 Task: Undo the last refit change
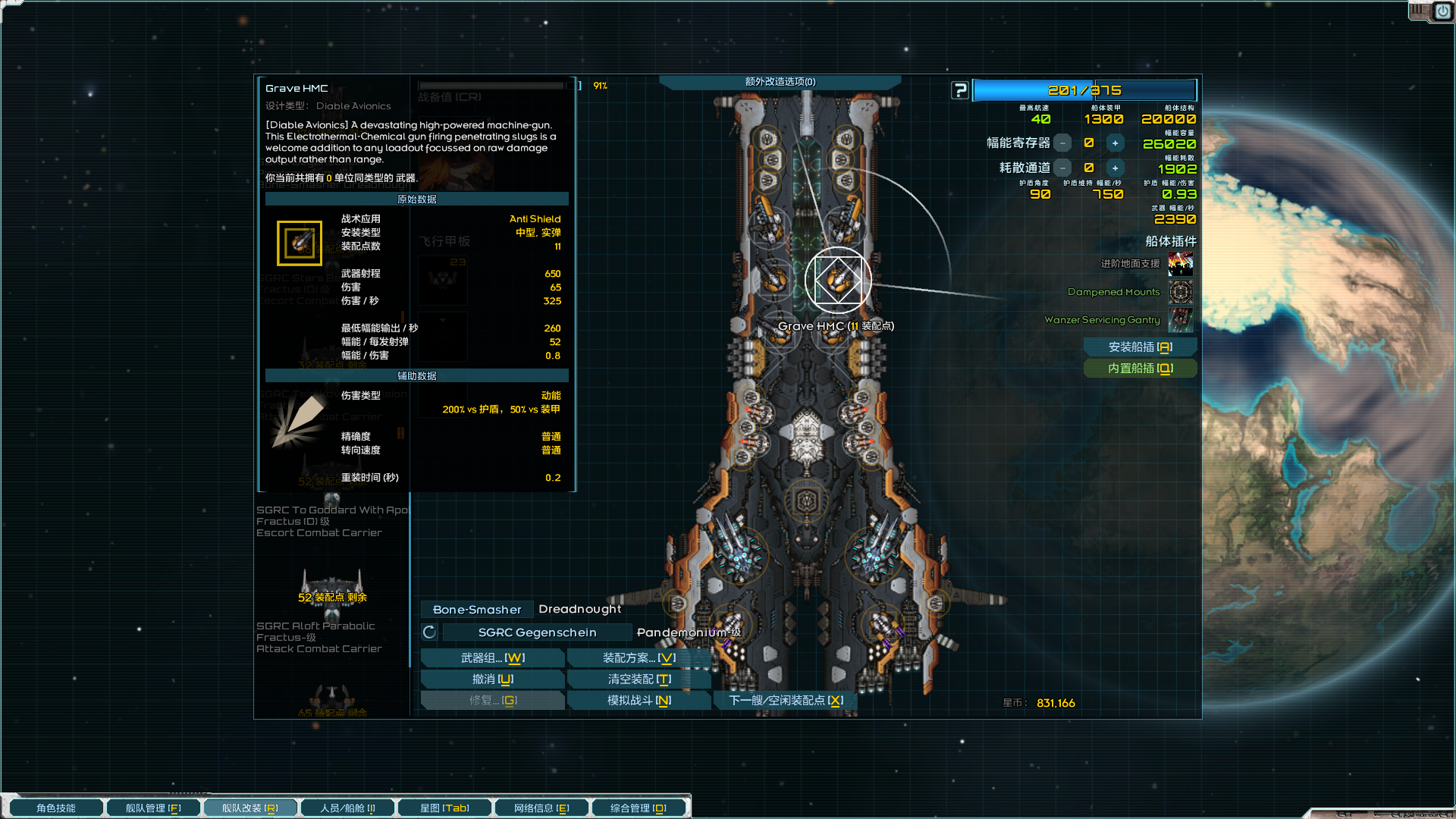point(492,679)
